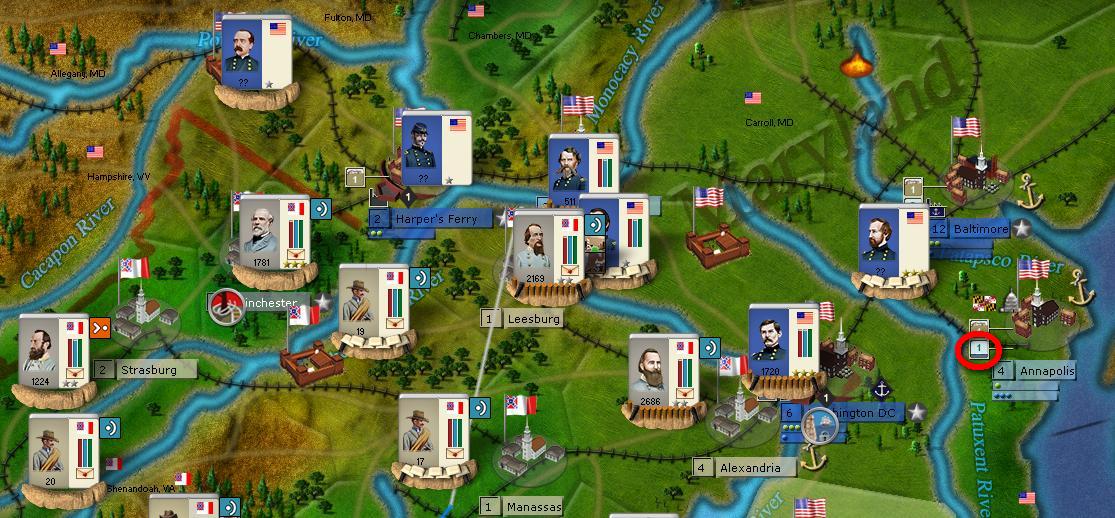Open the Baltimore city label

click(979, 229)
